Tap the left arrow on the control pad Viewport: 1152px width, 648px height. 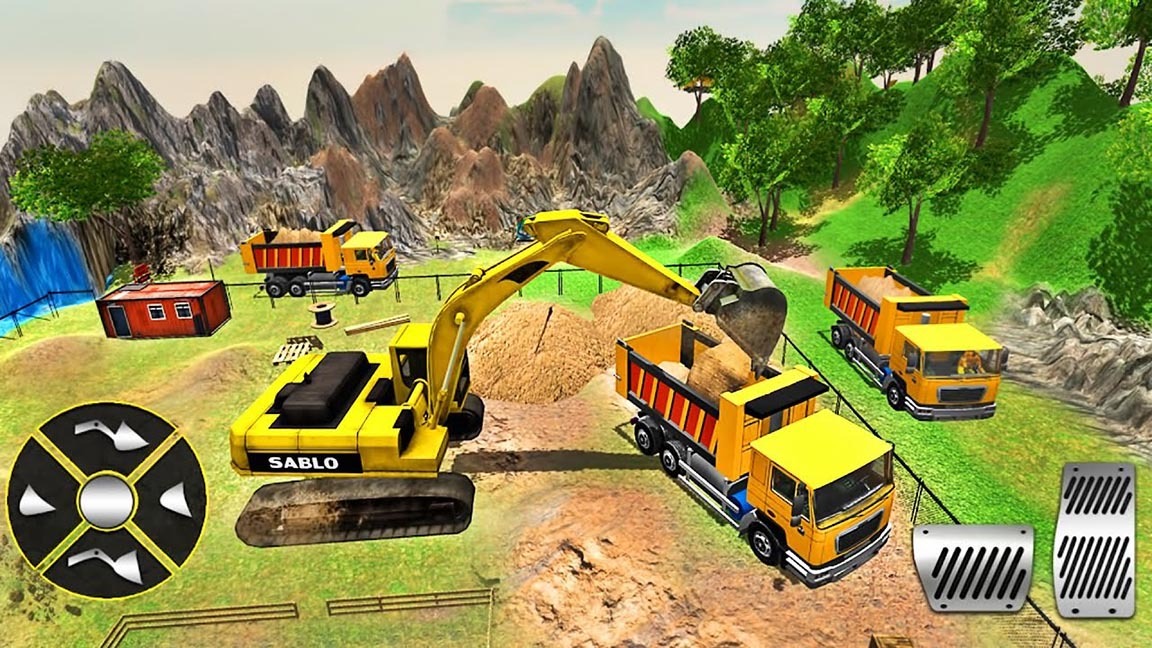click(x=36, y=500)
